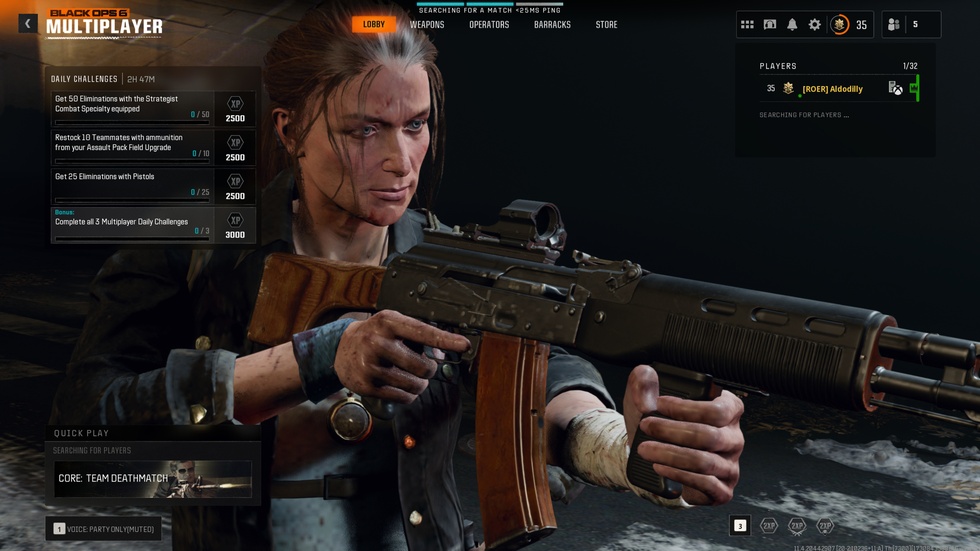980x551 pixels.
Task: View the level 35 rank emblem
Action: point(840,24)
